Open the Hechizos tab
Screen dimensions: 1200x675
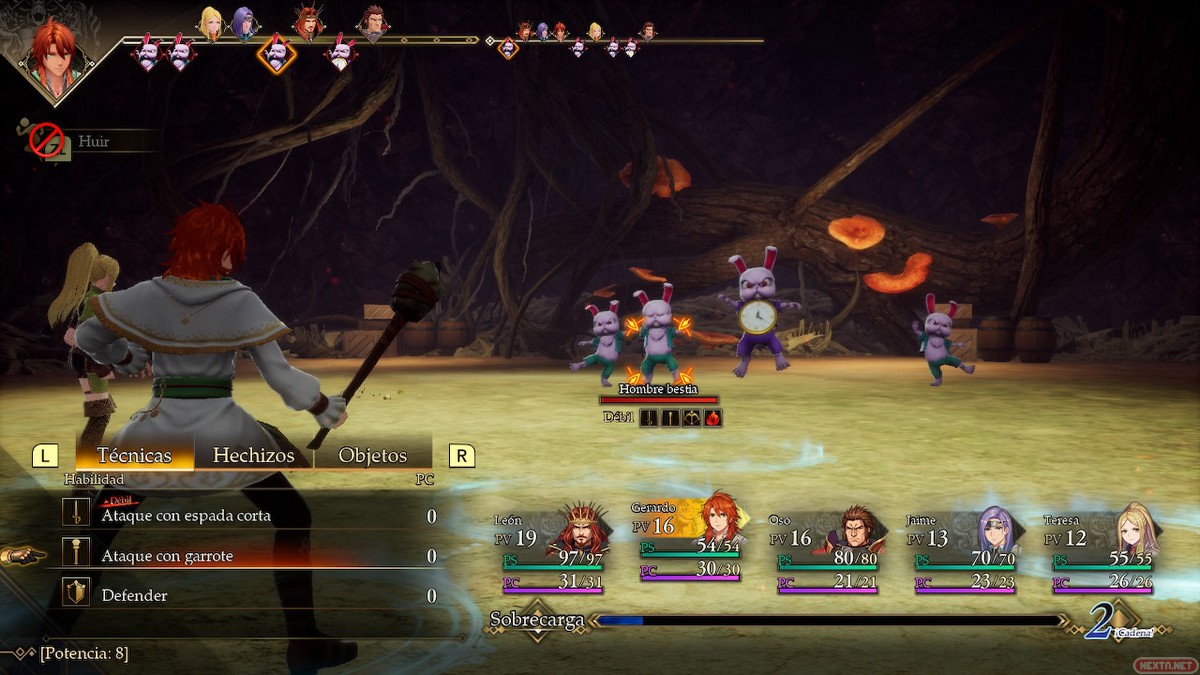pos(253,456)
